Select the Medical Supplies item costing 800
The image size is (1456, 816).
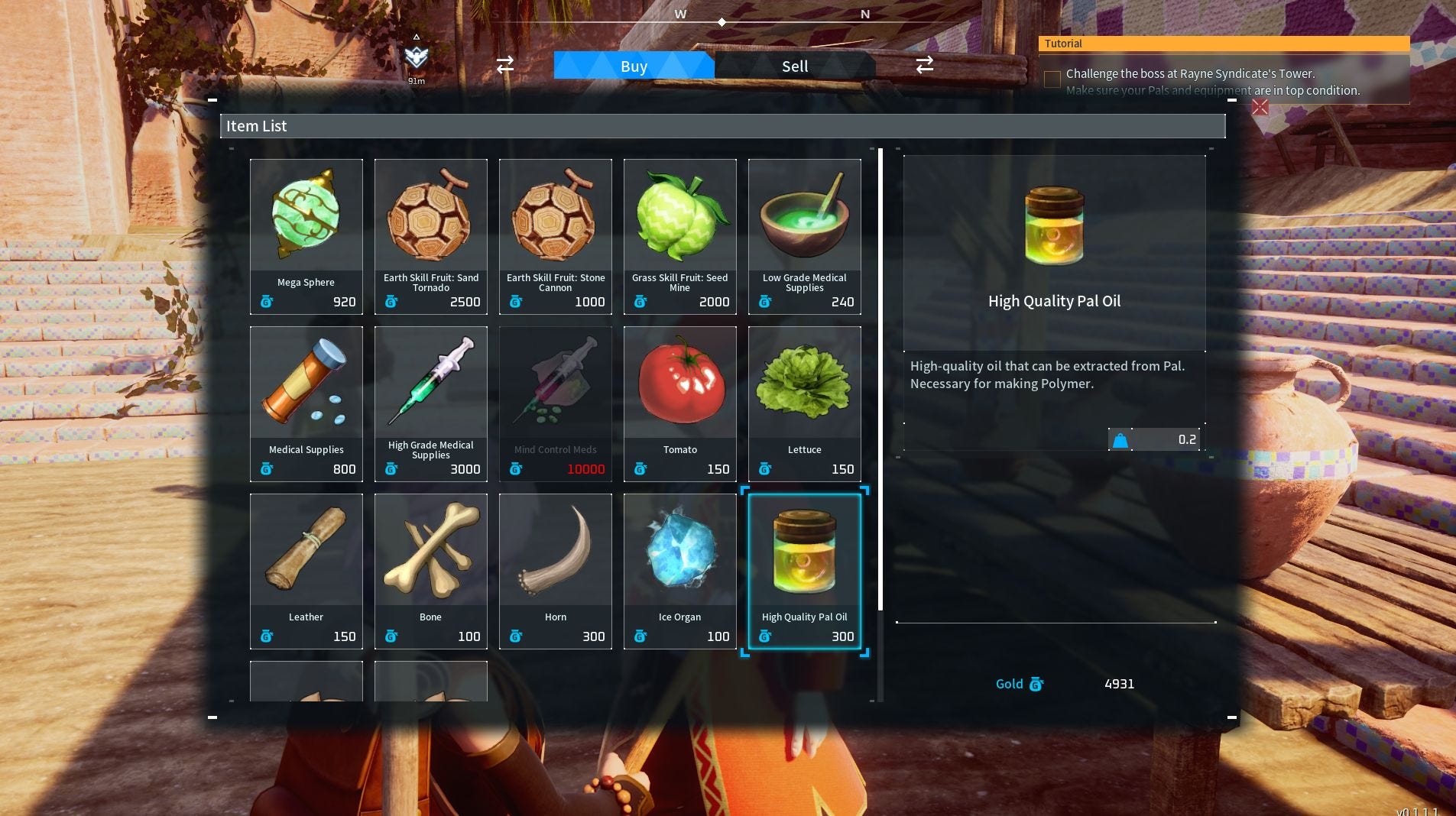pyautogui.click(x=306, y=403)
